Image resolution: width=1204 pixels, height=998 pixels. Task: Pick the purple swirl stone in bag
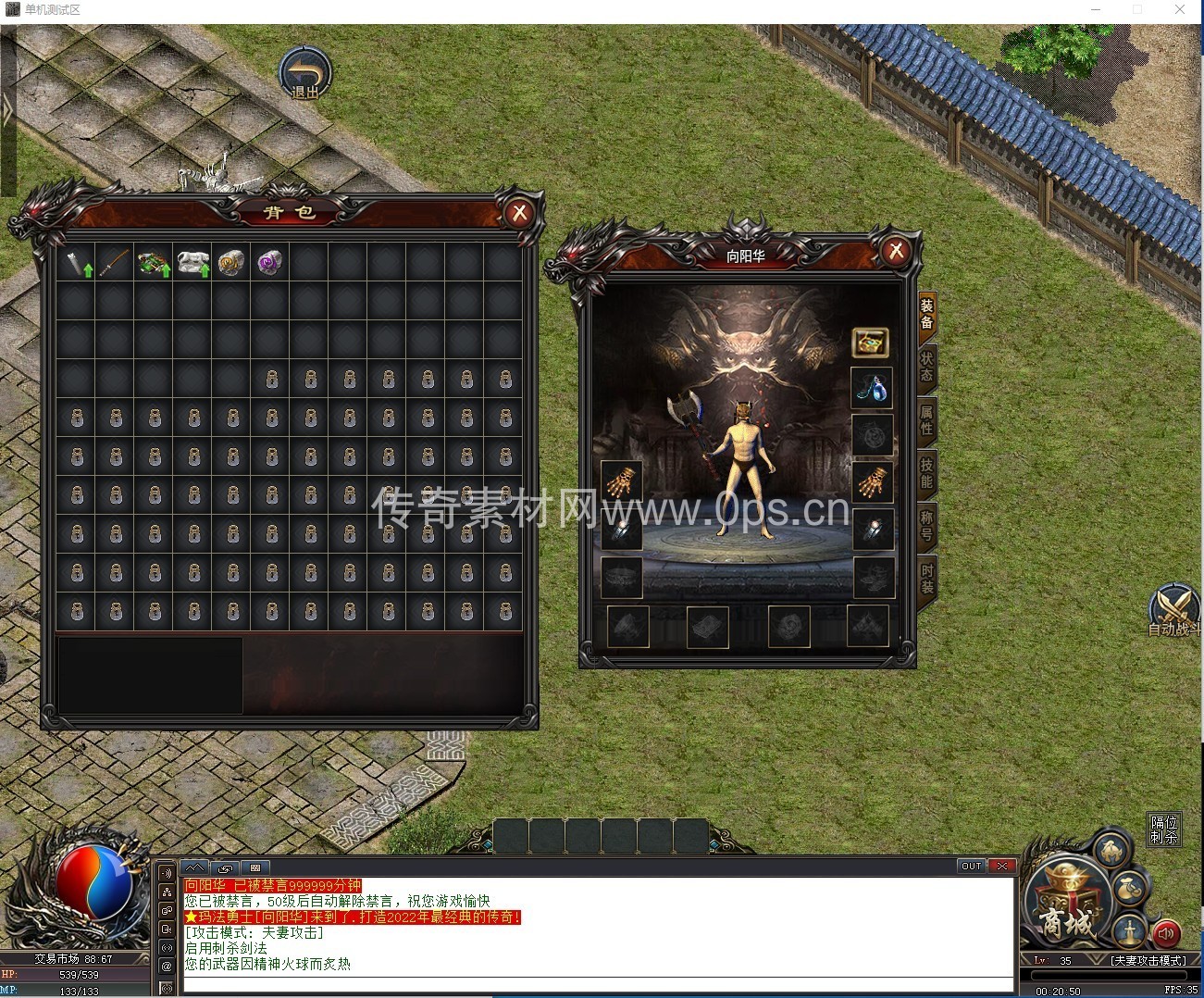(269, 263)
